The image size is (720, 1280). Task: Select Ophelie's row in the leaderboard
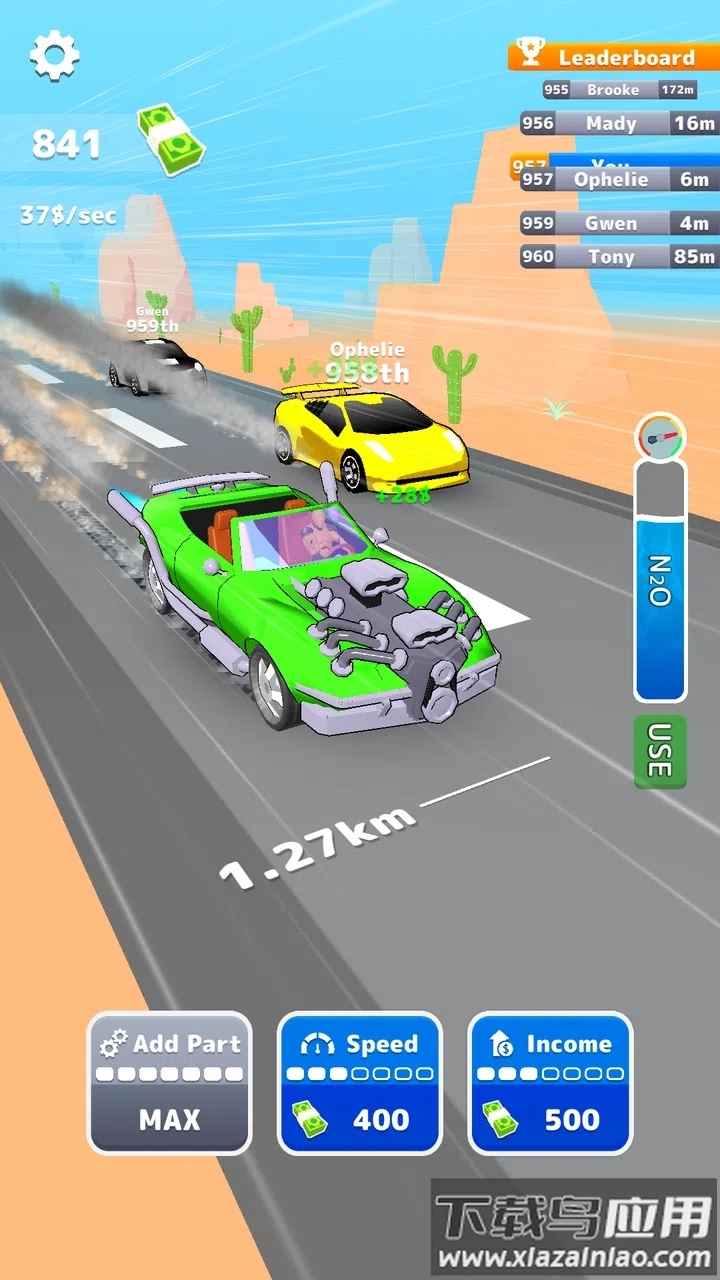[618, 180]
